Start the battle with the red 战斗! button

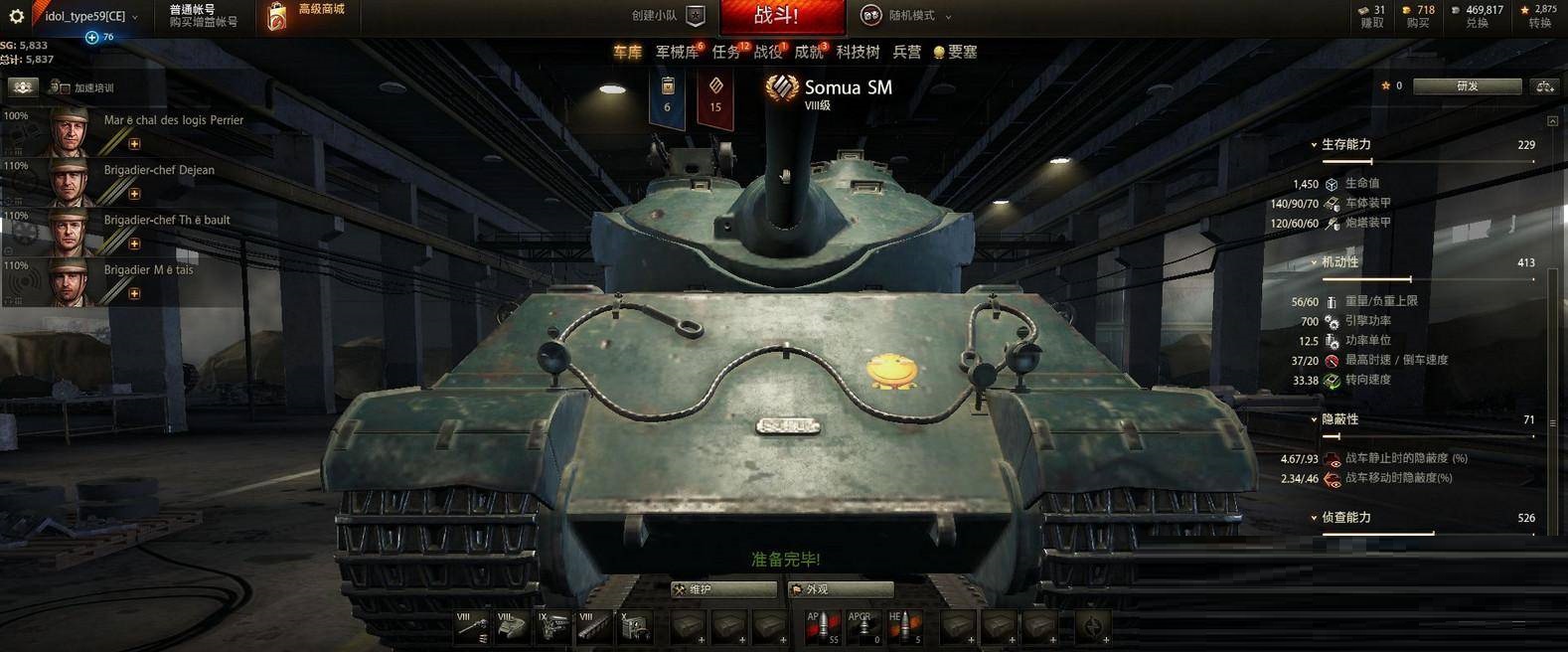click(x=781, y=16)
